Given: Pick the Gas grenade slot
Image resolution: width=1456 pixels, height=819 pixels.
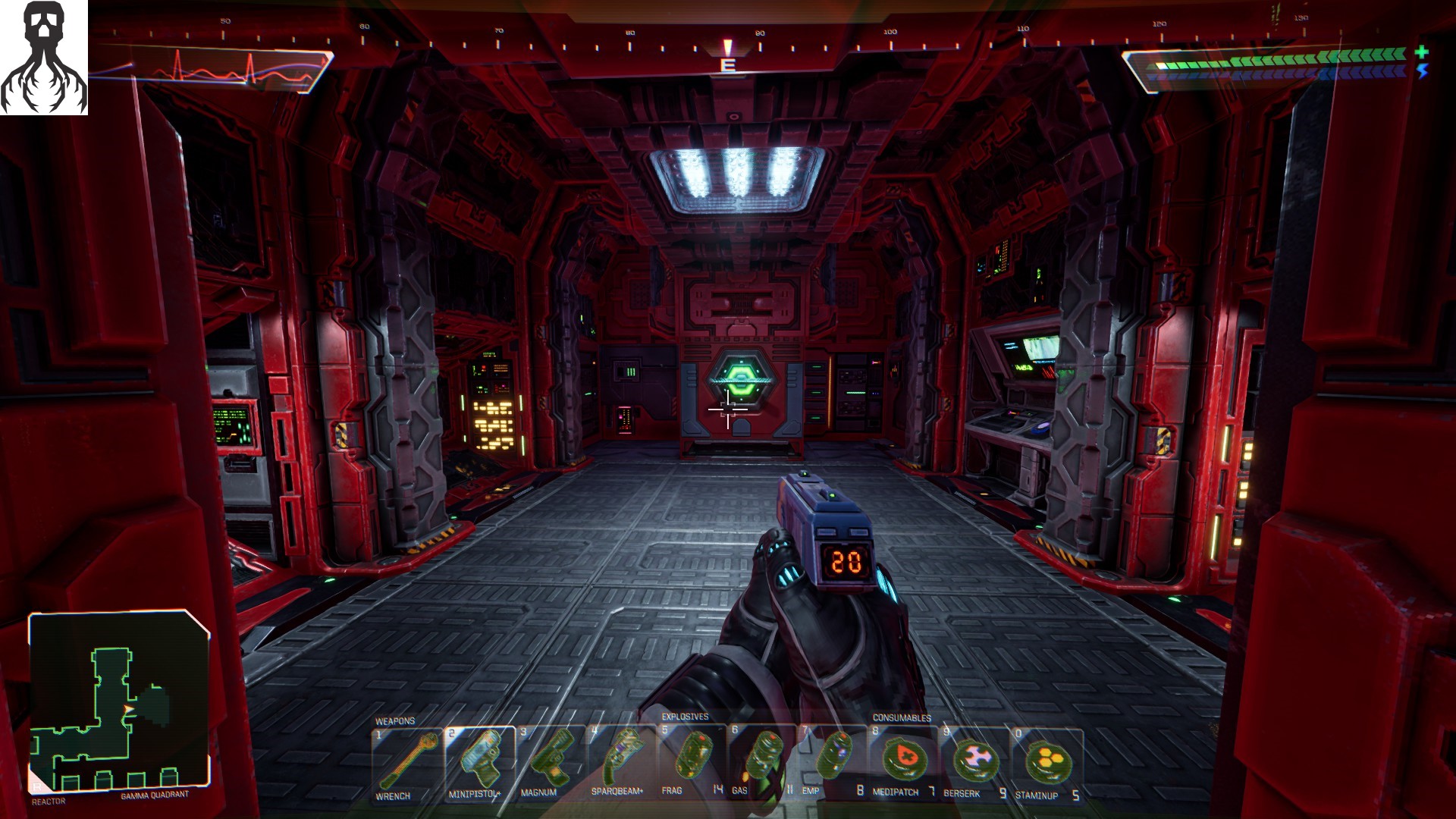Looking at the screenshot, I should [x=761, y=762].
